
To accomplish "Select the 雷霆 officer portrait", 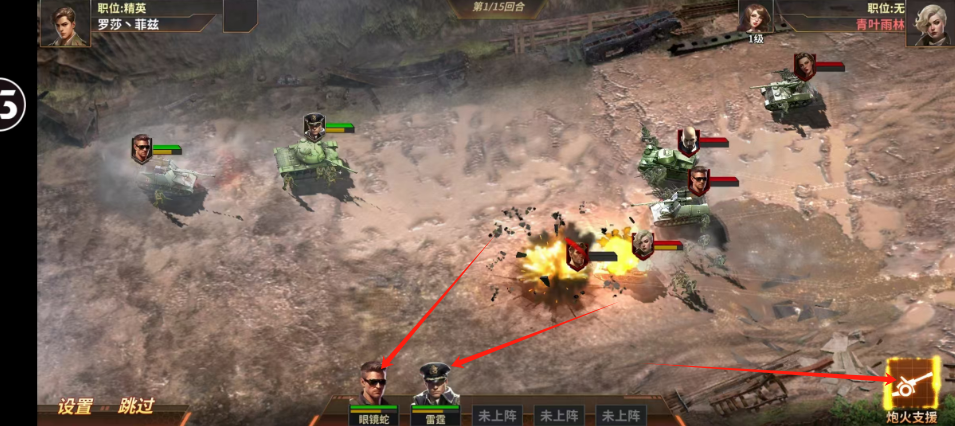I will (435, 385).
